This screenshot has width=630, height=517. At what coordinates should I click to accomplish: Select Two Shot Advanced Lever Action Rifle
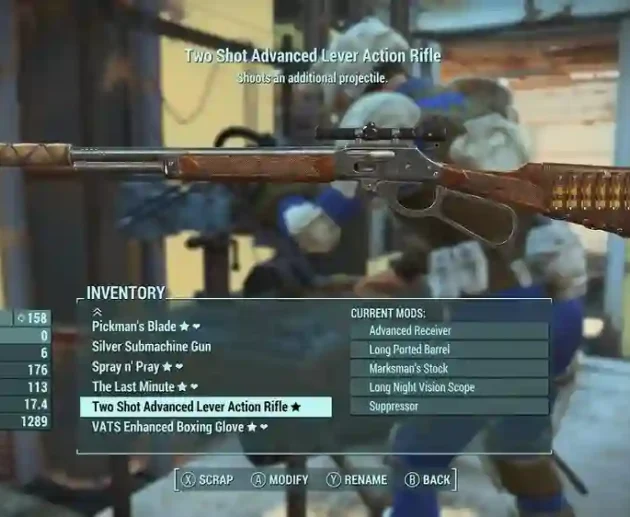(197, 407)
